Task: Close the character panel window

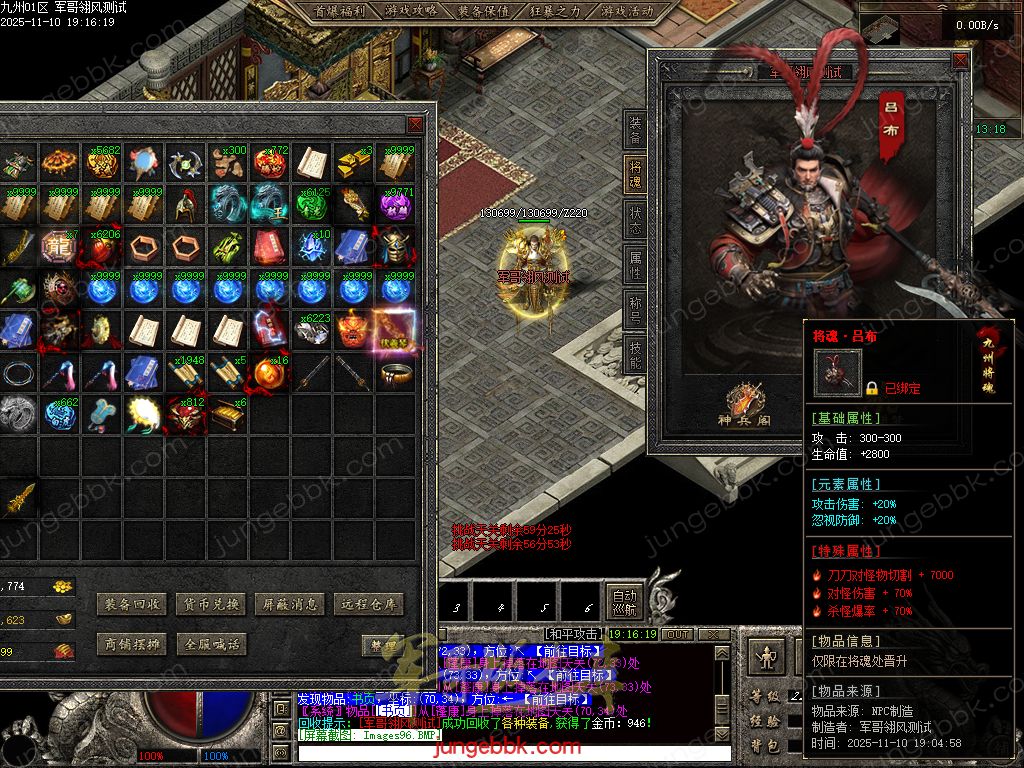Action: click(x=960, y=62)
